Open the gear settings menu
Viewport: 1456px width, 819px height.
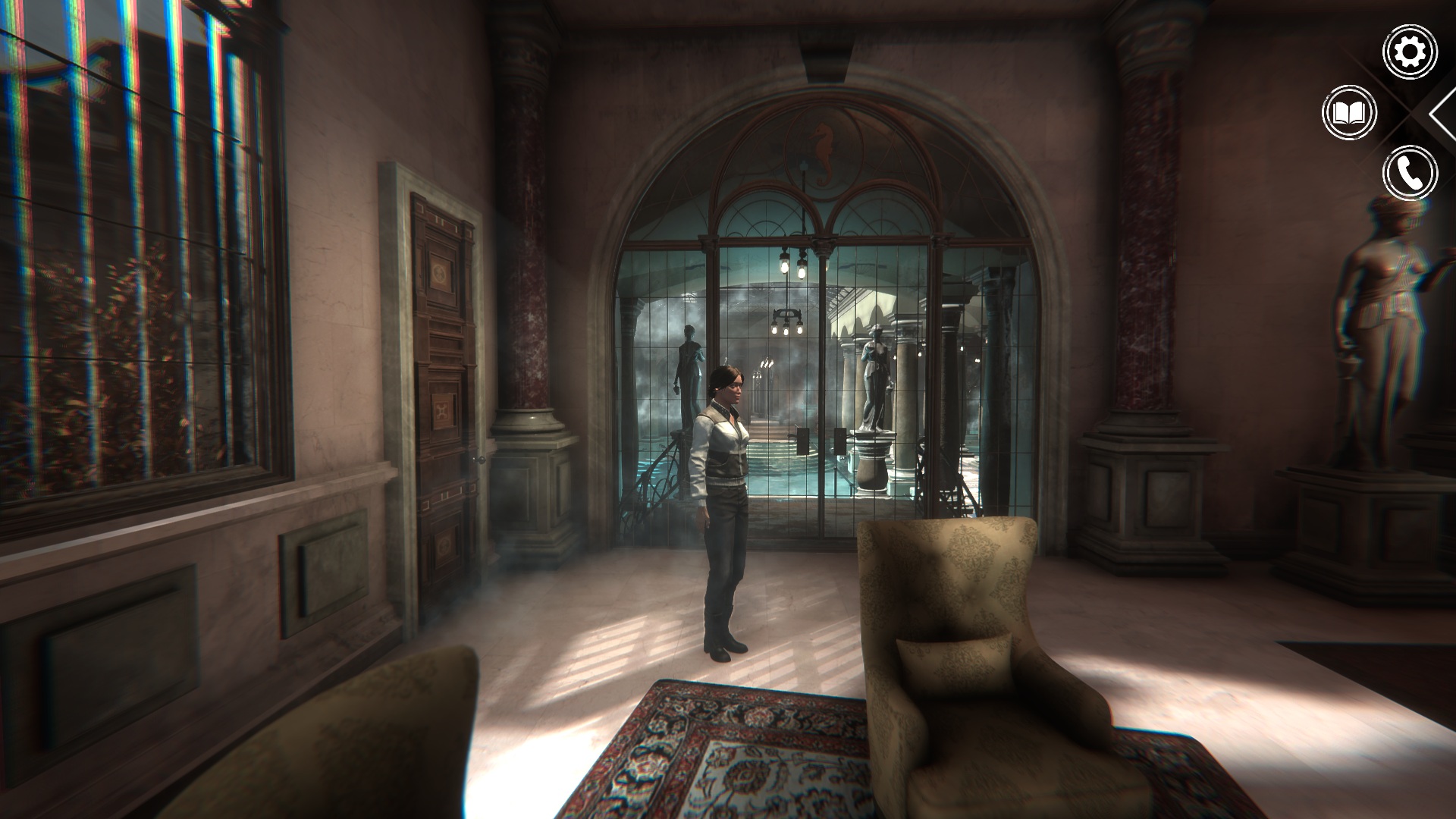[x=1410, y=52]
